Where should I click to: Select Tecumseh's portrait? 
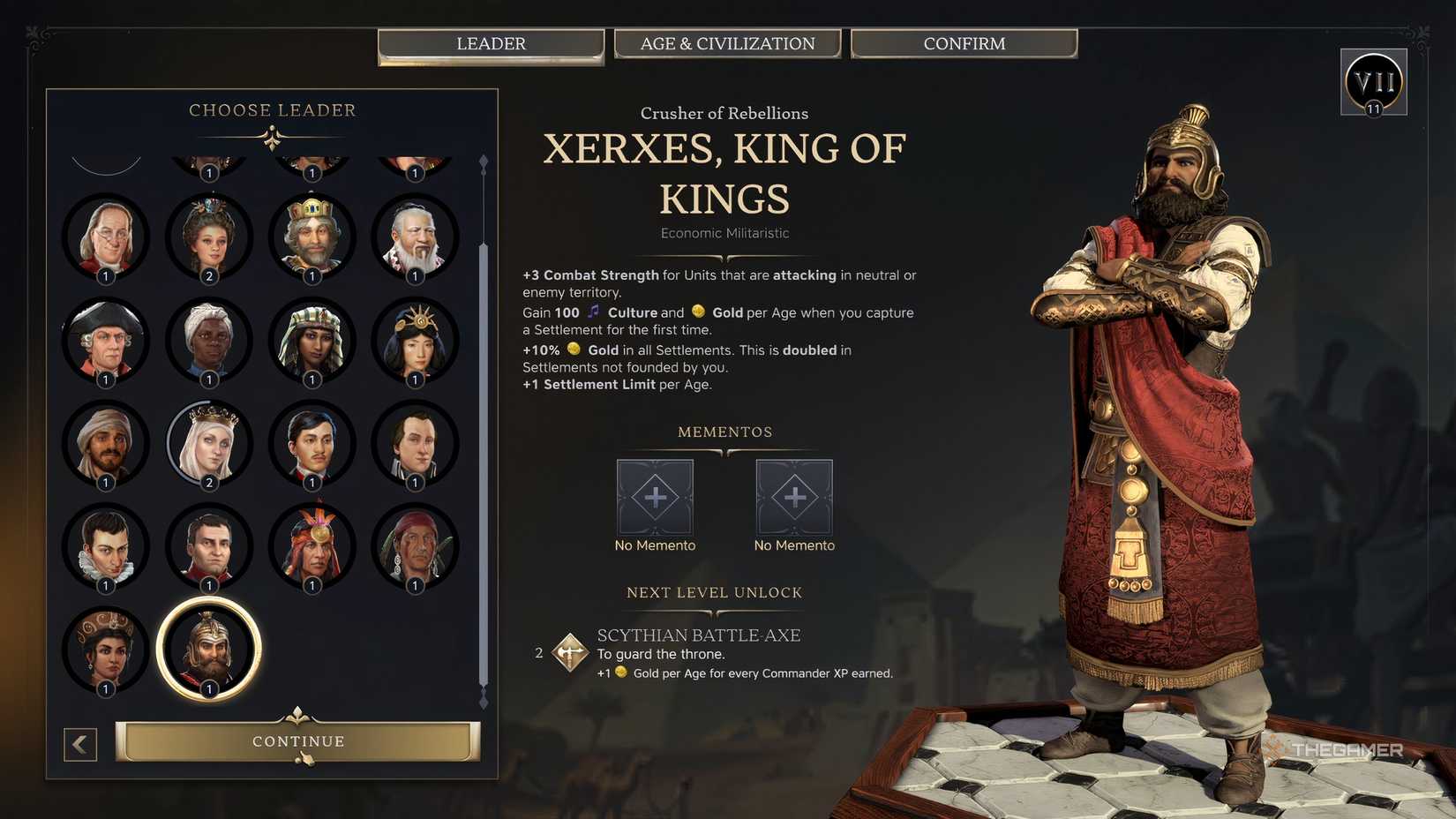415,547
